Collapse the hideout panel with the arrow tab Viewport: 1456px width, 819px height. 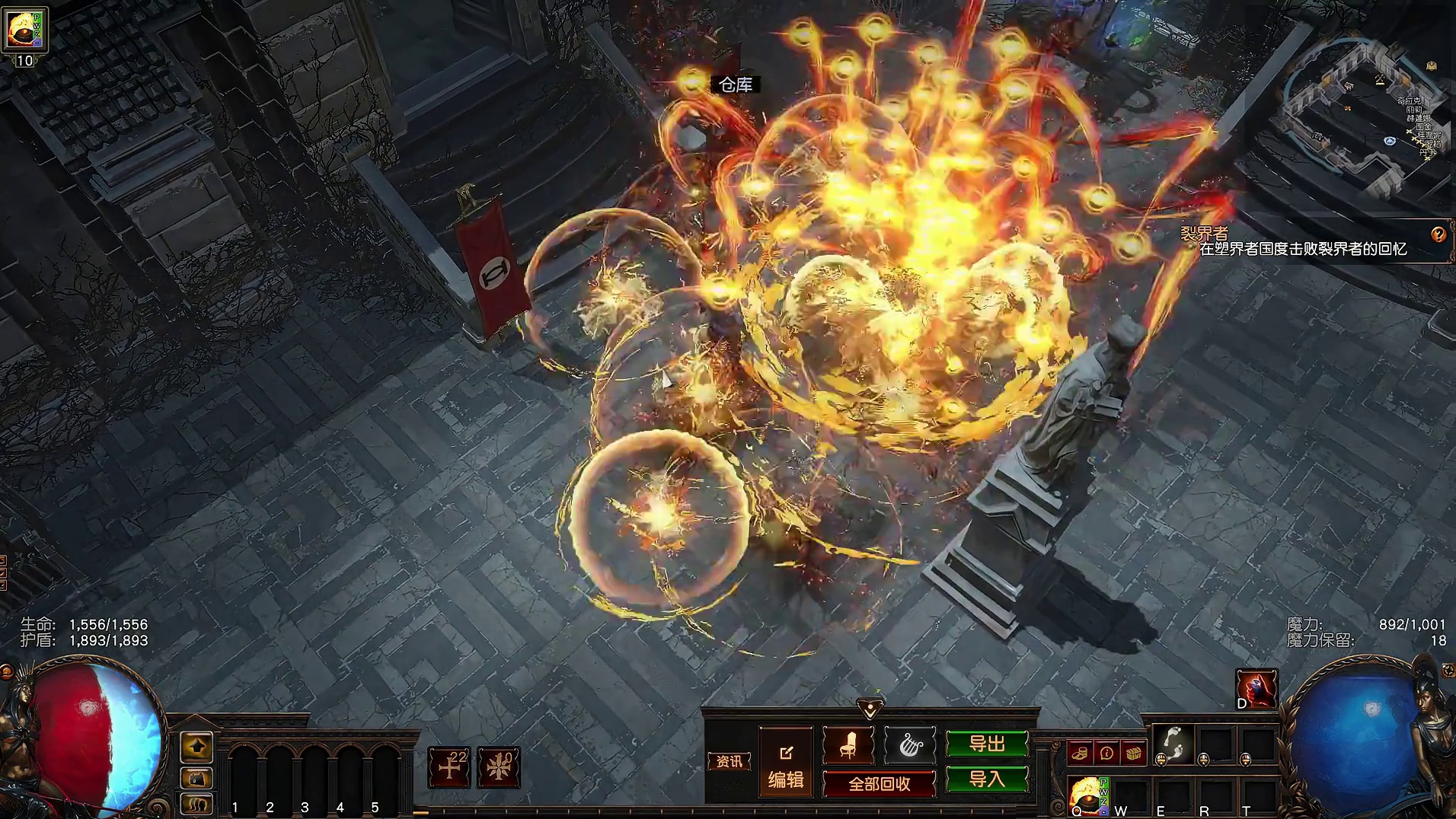point(870,709)
